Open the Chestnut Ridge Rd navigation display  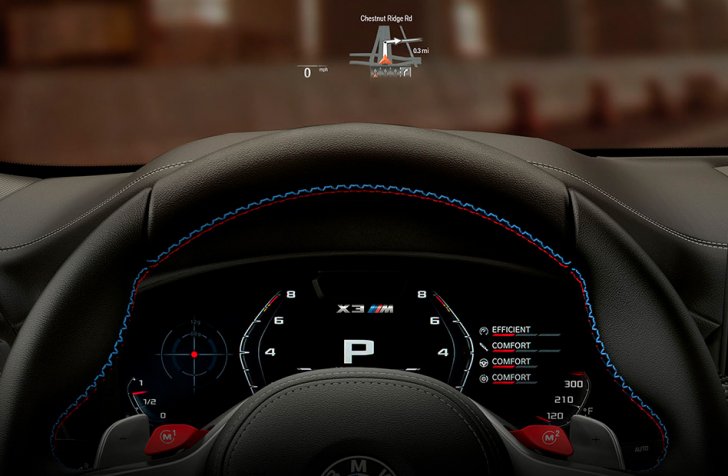[x=388, y=45]
